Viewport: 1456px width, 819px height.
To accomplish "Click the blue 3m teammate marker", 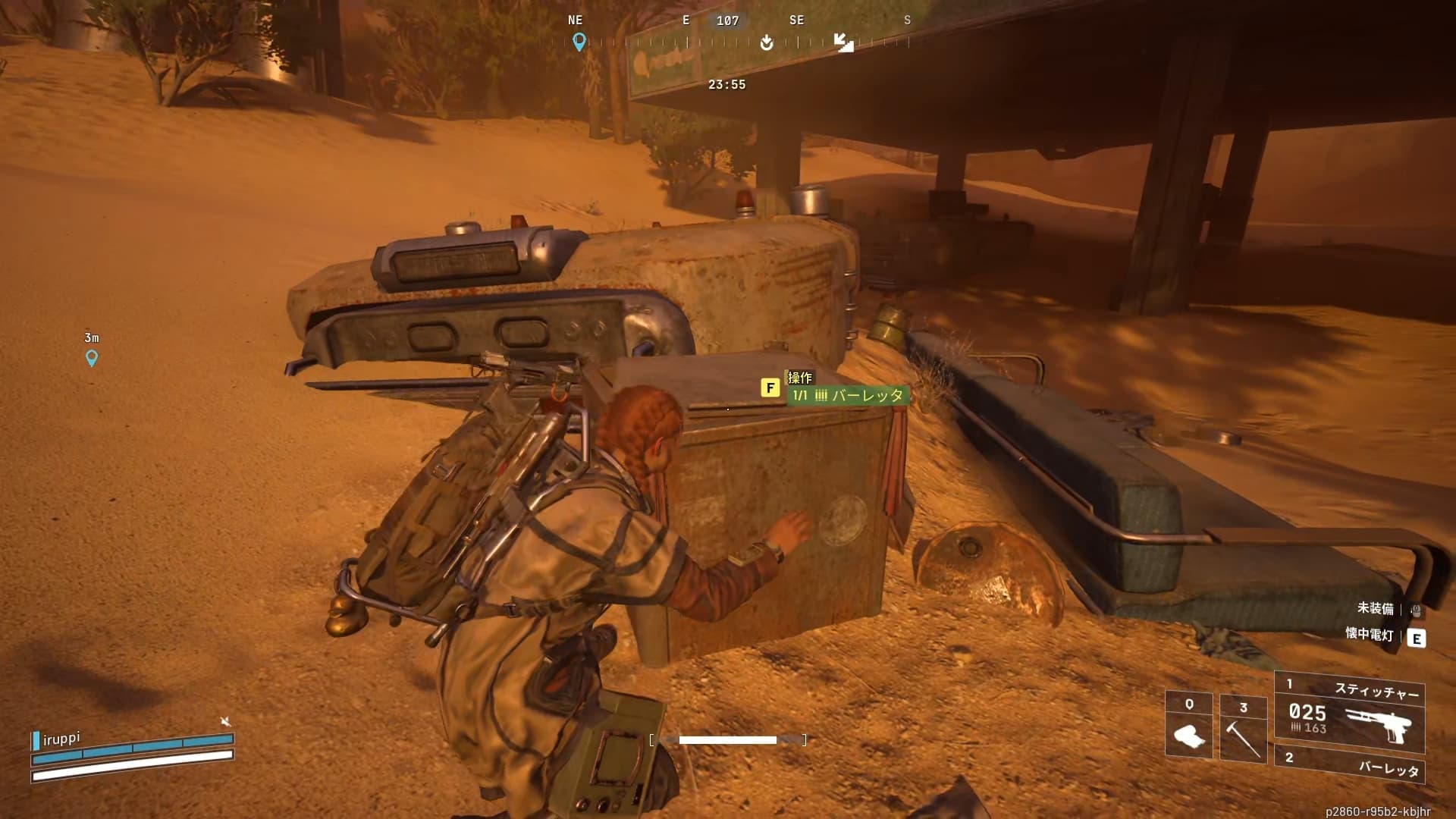I will point(92,357).
